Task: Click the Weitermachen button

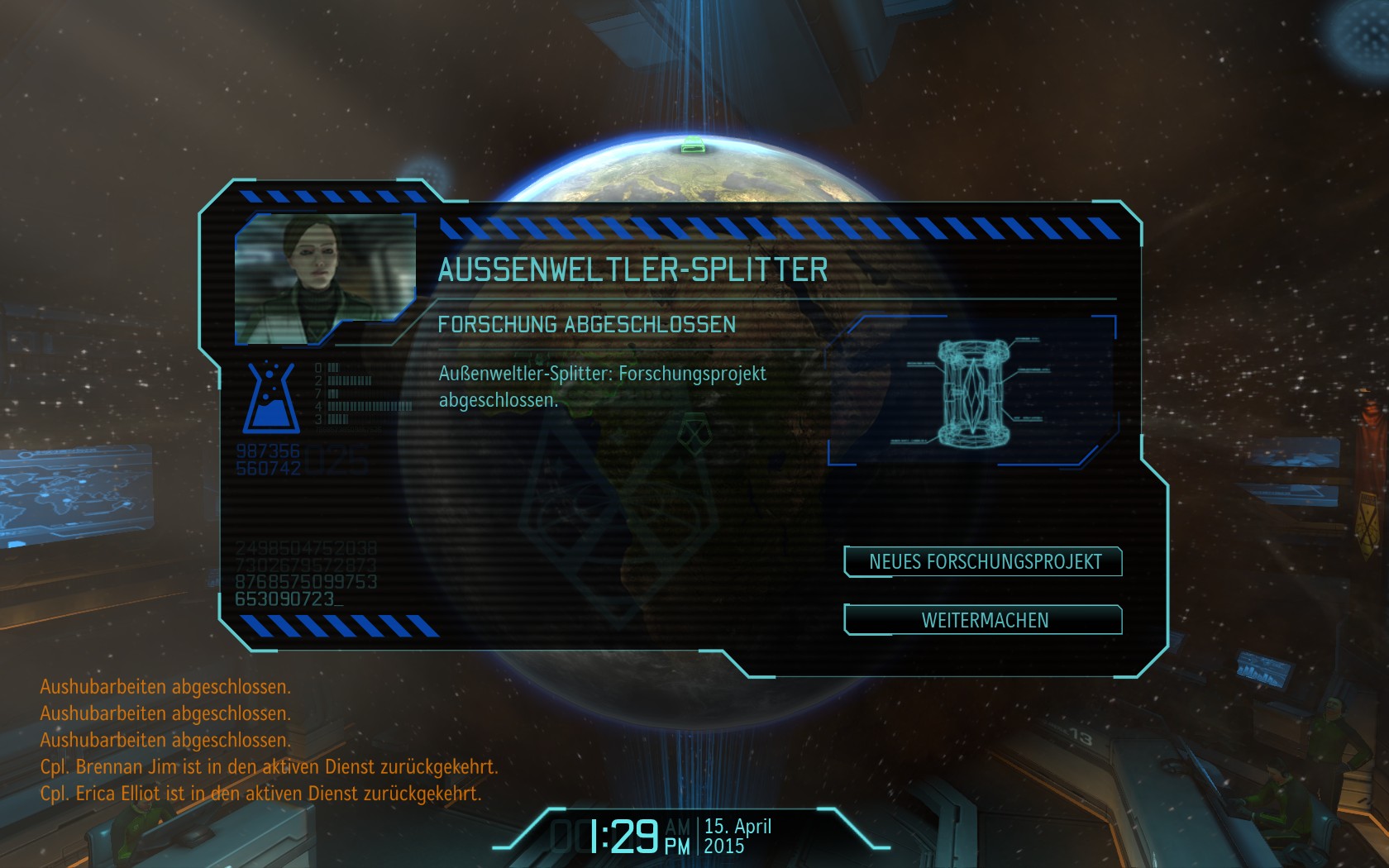Action: coord(983,620)
